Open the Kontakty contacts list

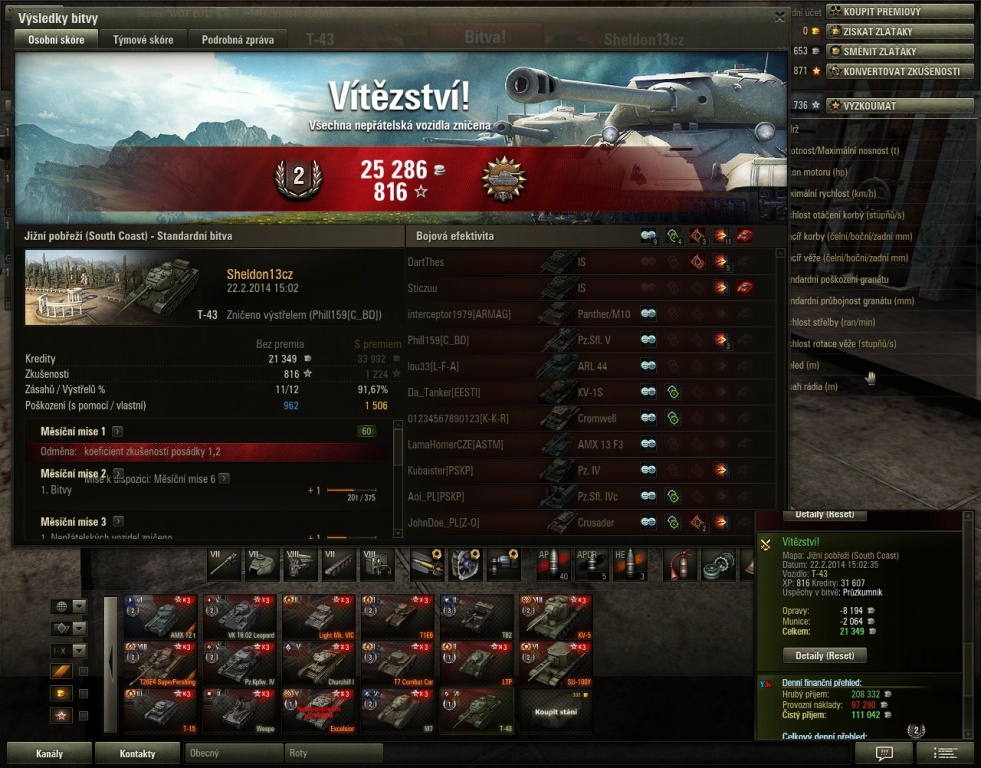(x=137, y=753)
